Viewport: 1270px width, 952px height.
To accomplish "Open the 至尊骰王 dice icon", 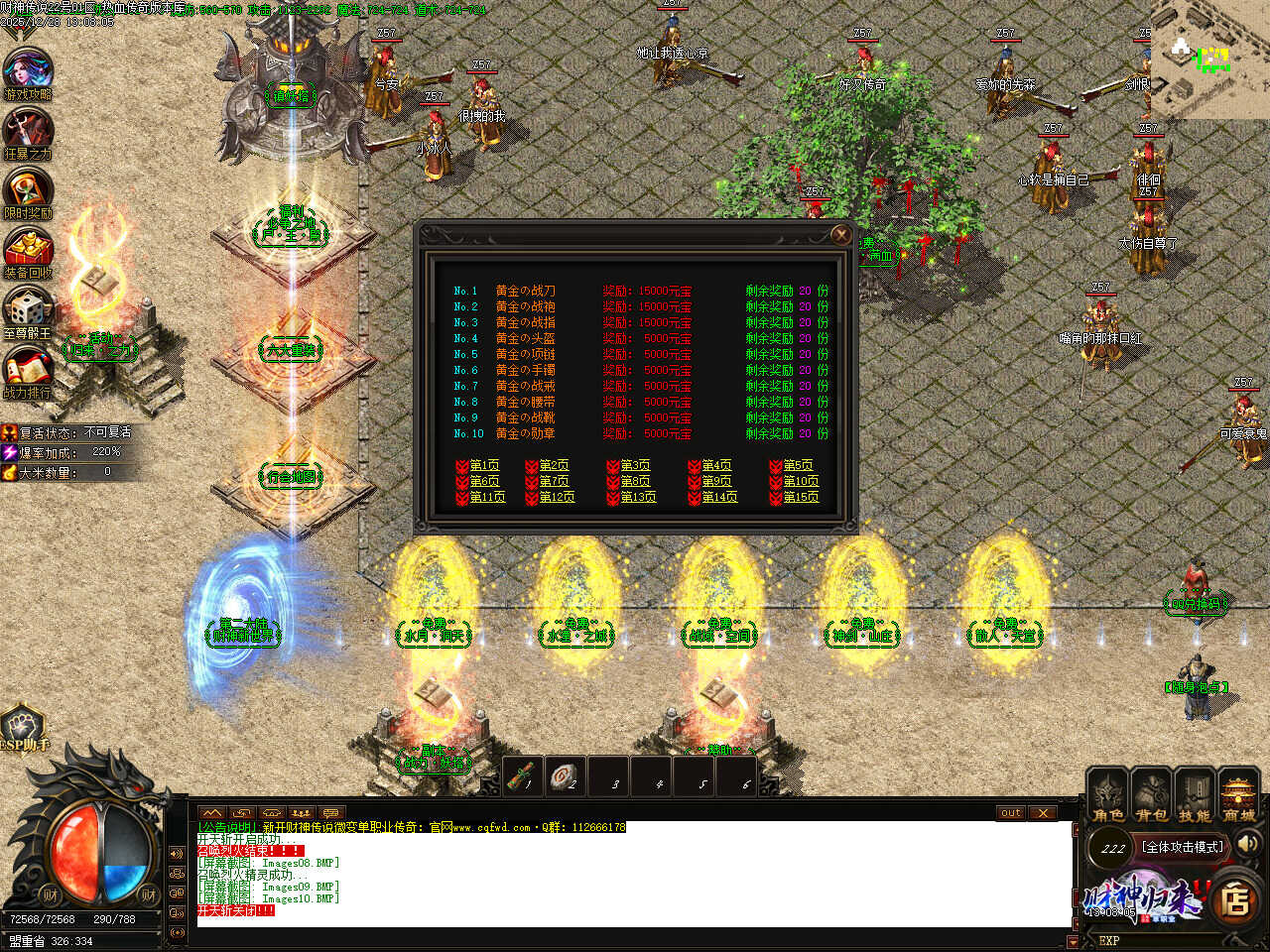I will 28,309.
